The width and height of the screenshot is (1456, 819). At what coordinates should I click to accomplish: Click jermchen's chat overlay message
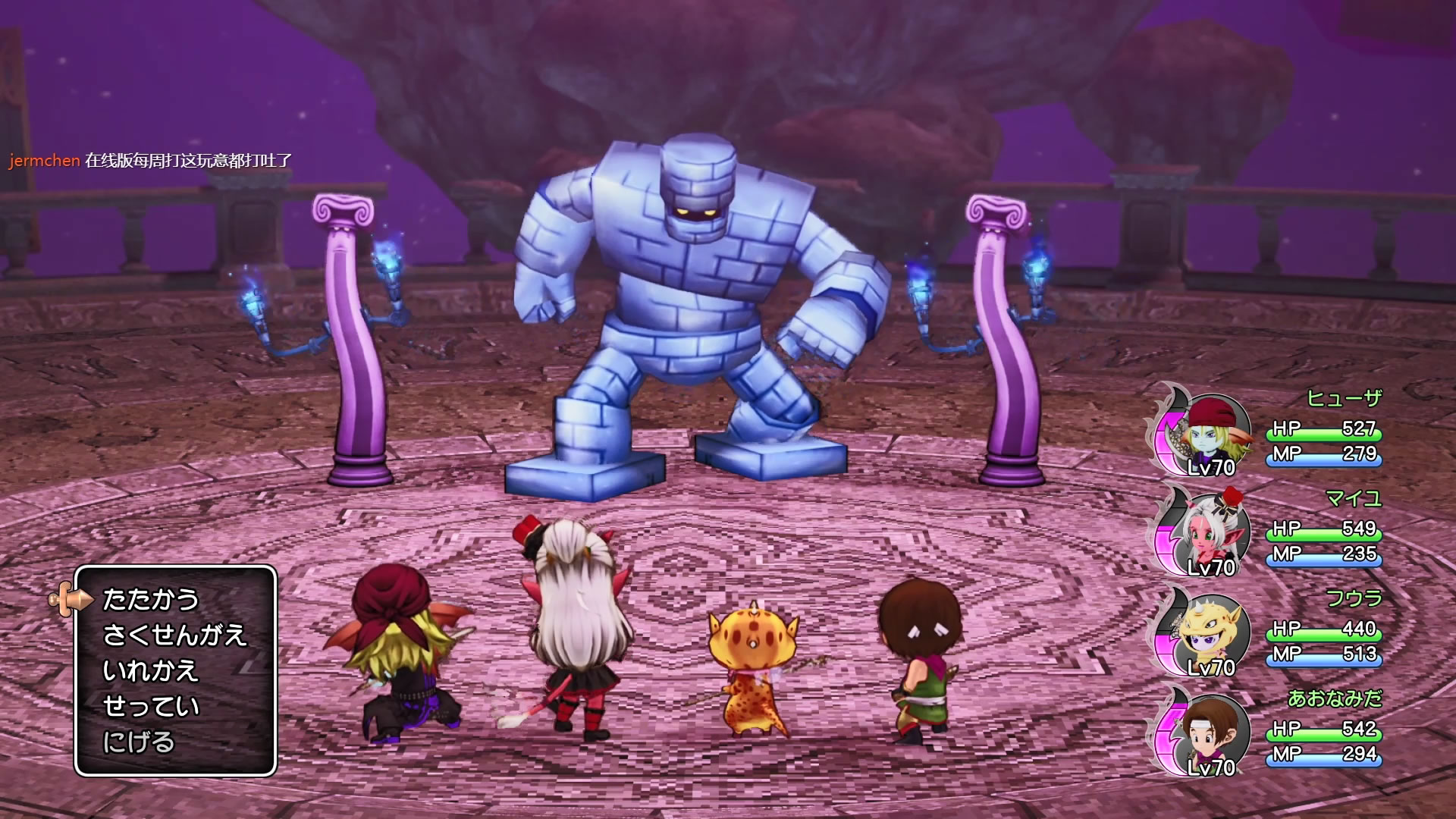point(150,161)
